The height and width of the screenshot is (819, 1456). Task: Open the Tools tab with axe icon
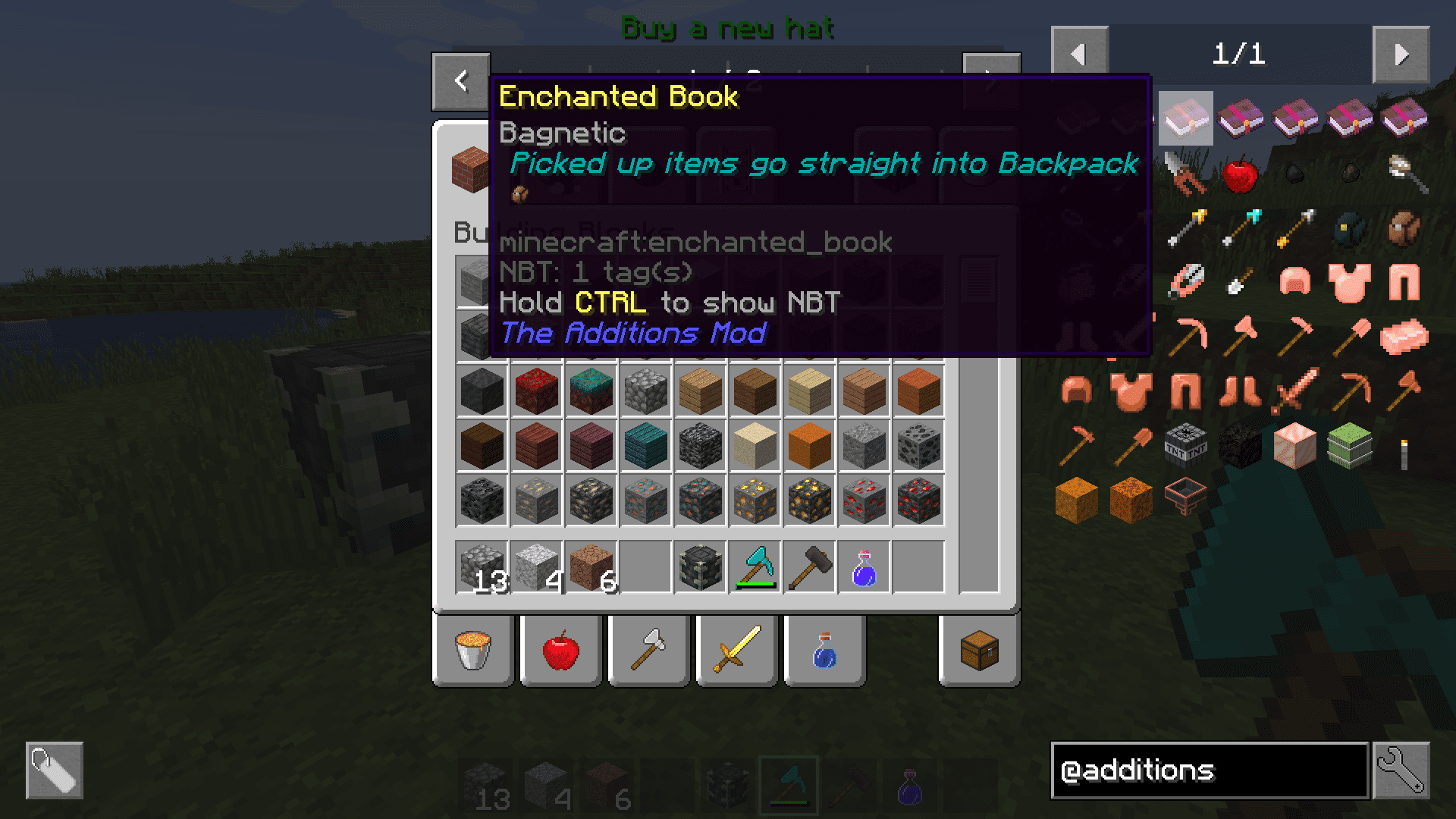coord(649,651)
